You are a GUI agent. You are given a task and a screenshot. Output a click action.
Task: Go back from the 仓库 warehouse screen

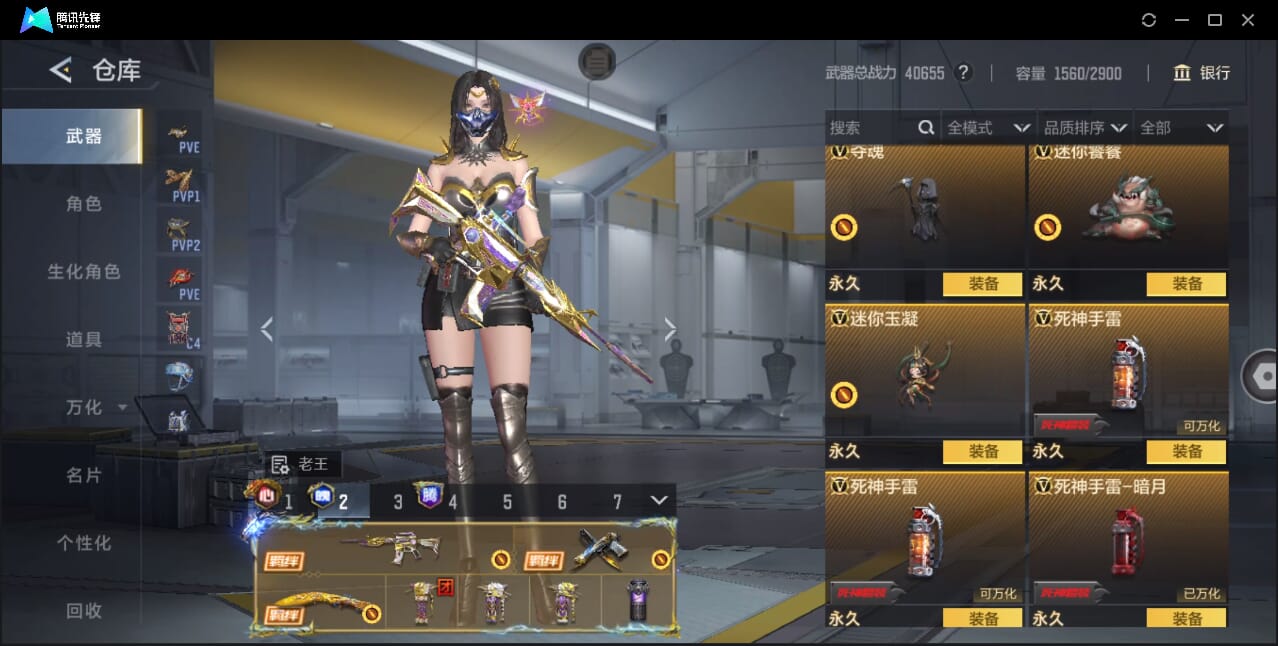click(61, 70)
